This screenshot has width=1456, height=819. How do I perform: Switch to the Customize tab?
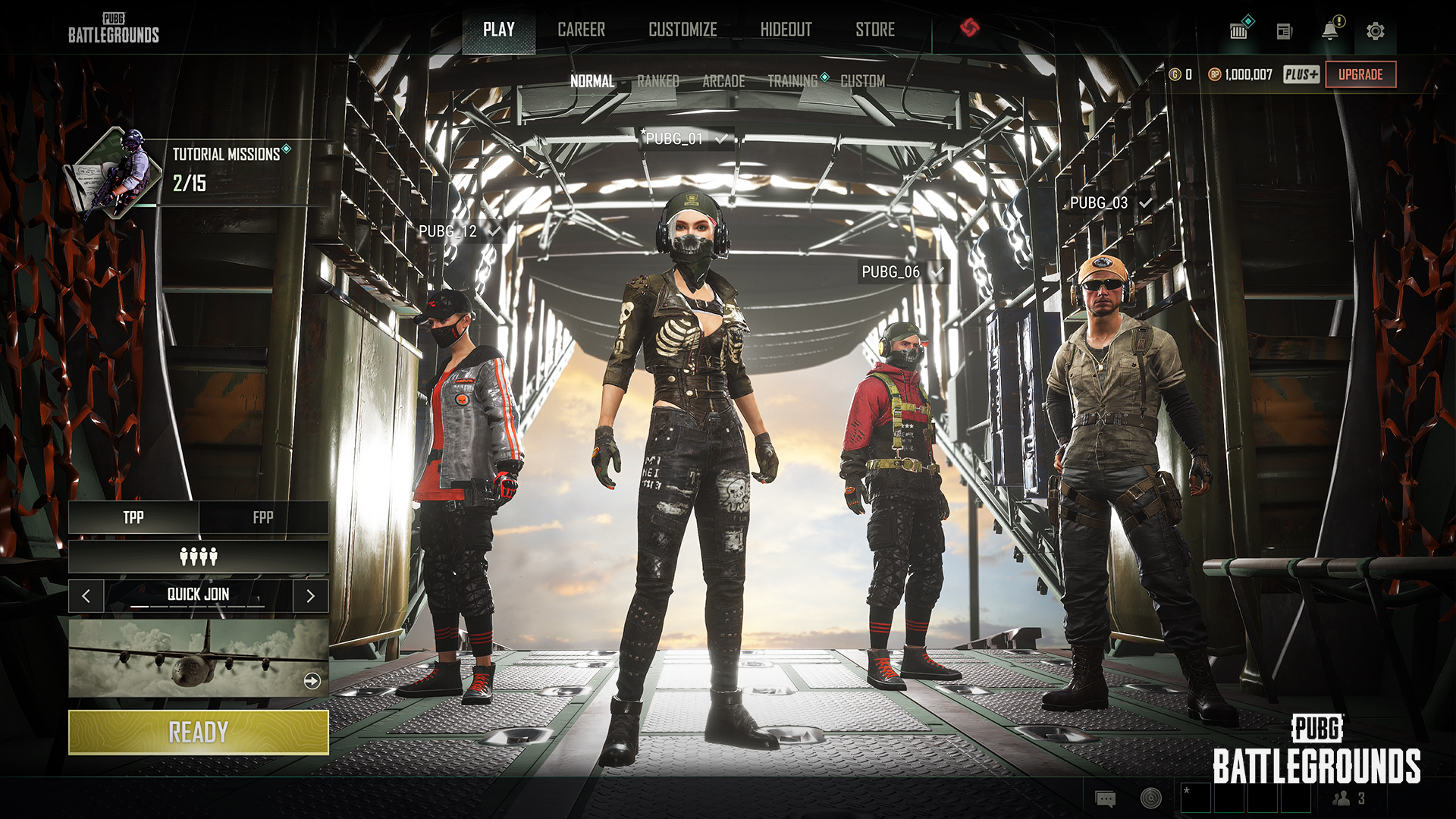point(682,30)
